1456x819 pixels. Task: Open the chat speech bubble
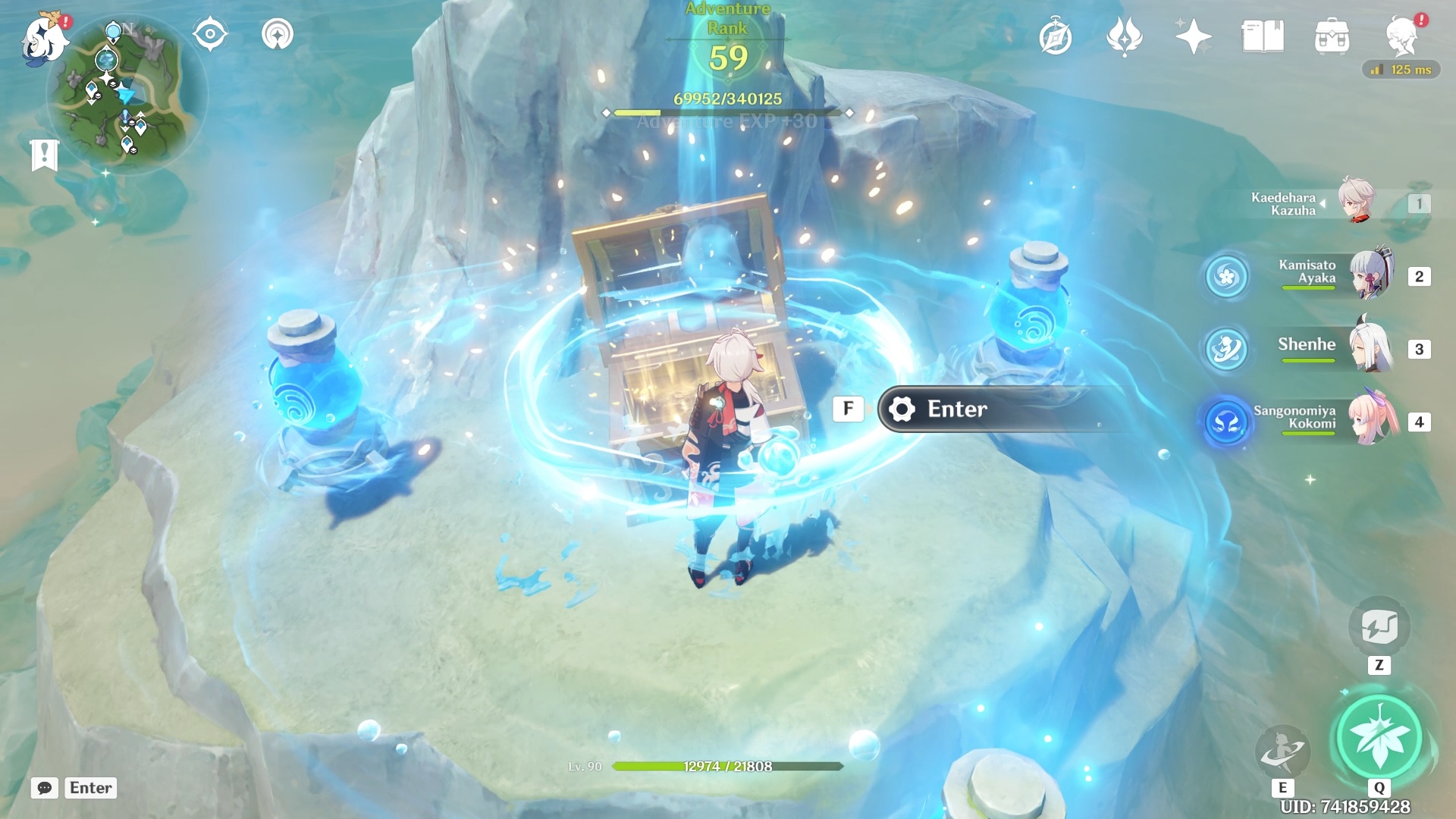tap(45, 788)
